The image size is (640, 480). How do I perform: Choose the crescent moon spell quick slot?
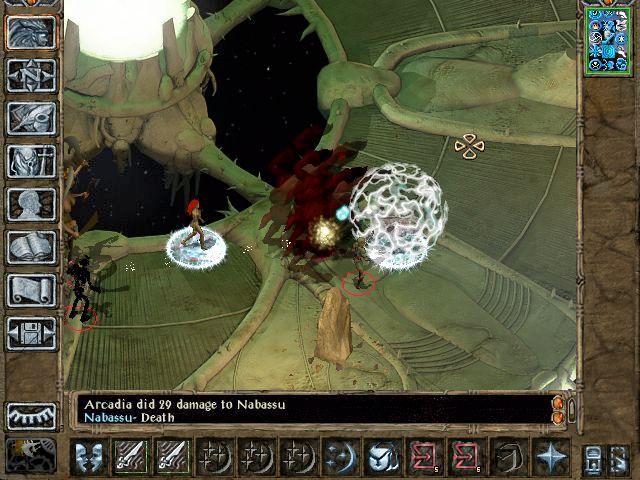(x=339, y=457)
